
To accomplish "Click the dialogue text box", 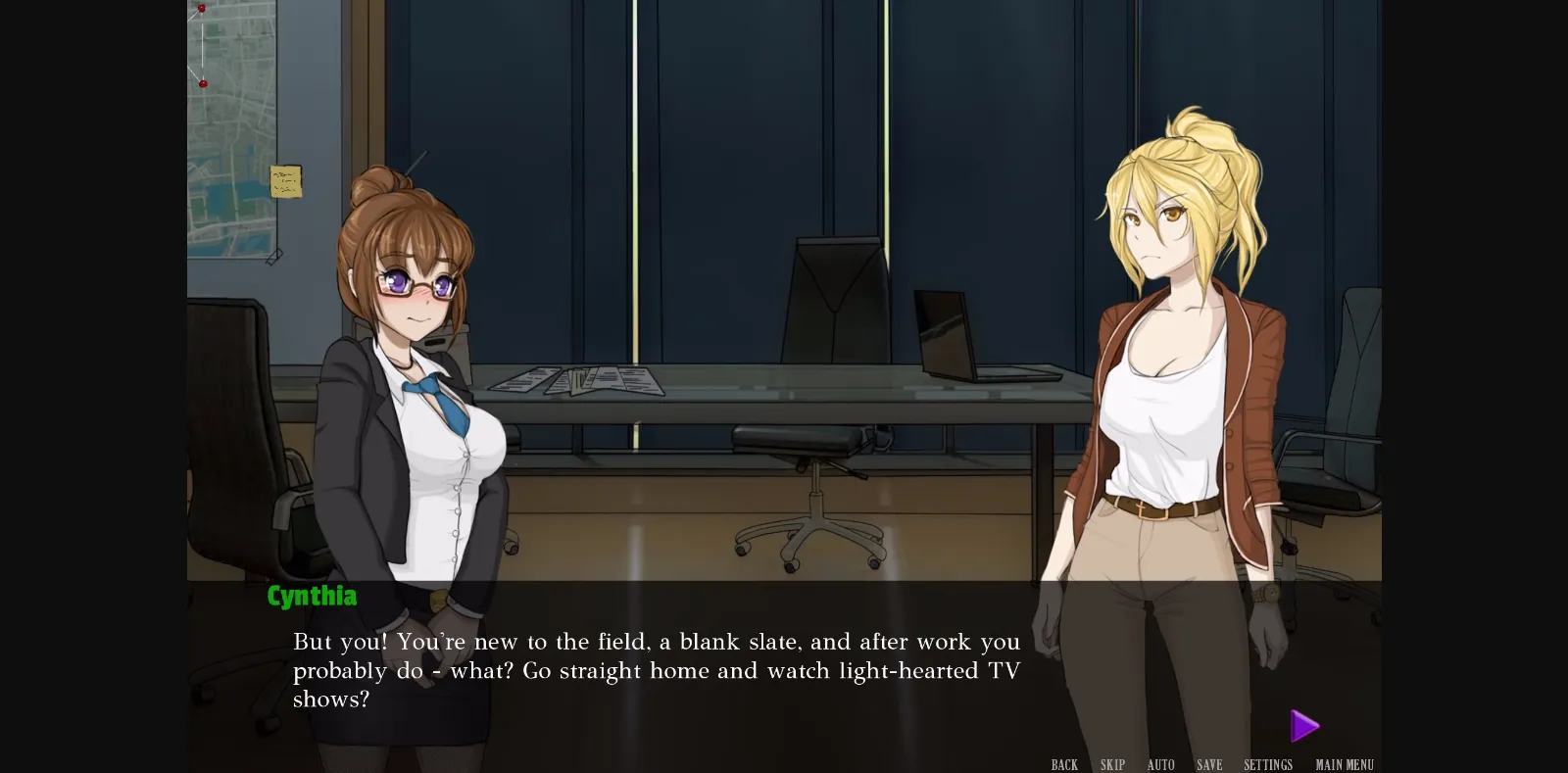I will tap(657, 671).
